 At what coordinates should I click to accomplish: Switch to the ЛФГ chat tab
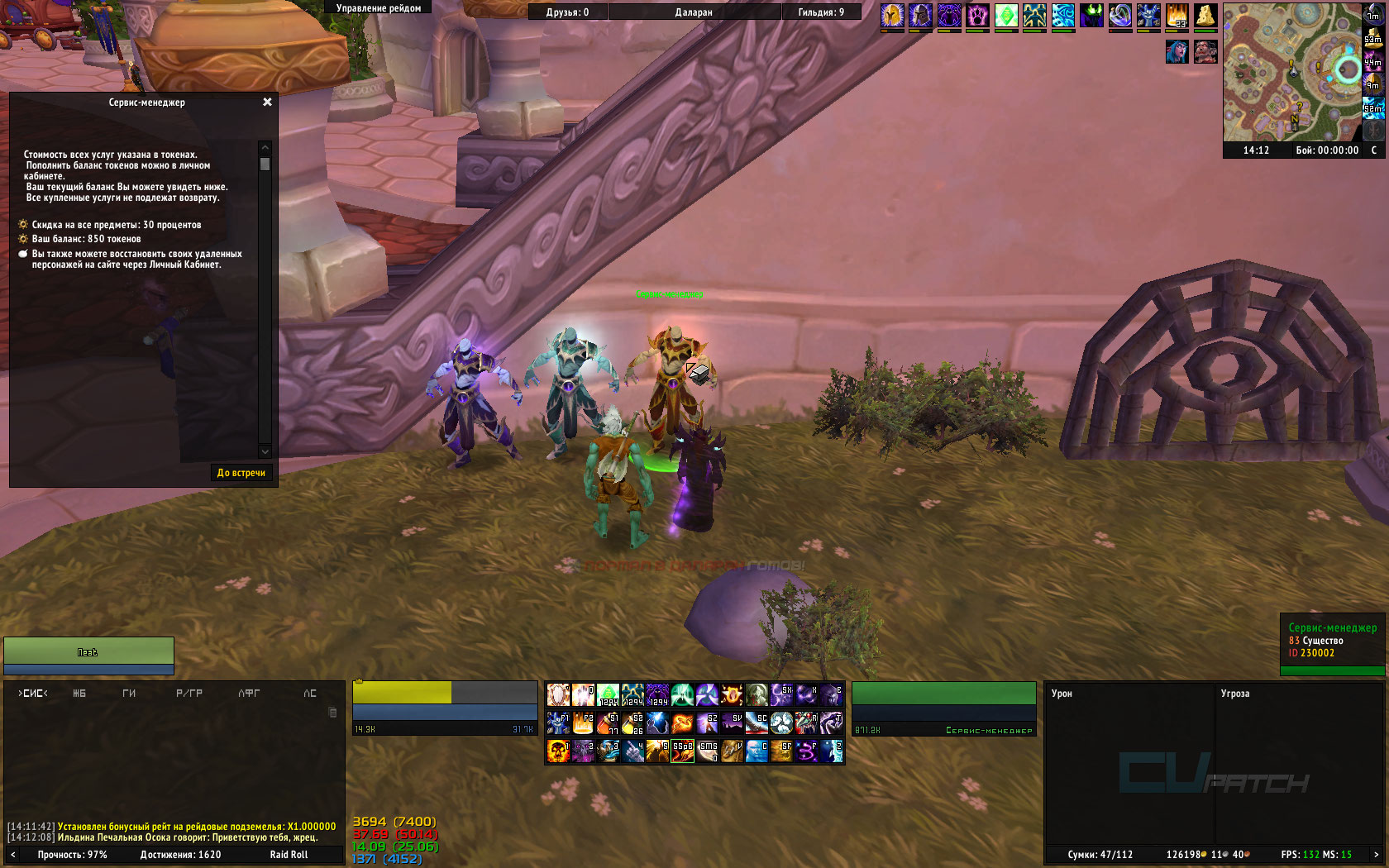tap(249, 694)
